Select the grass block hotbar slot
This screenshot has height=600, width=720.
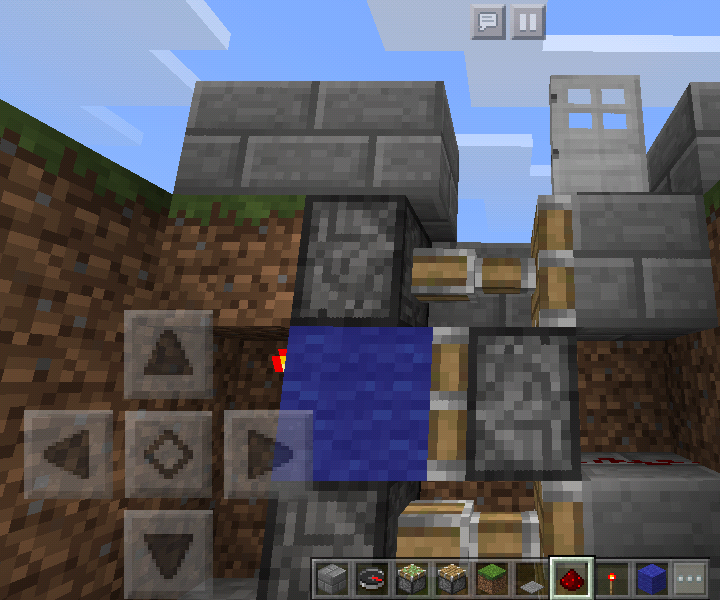coord(492,578)
